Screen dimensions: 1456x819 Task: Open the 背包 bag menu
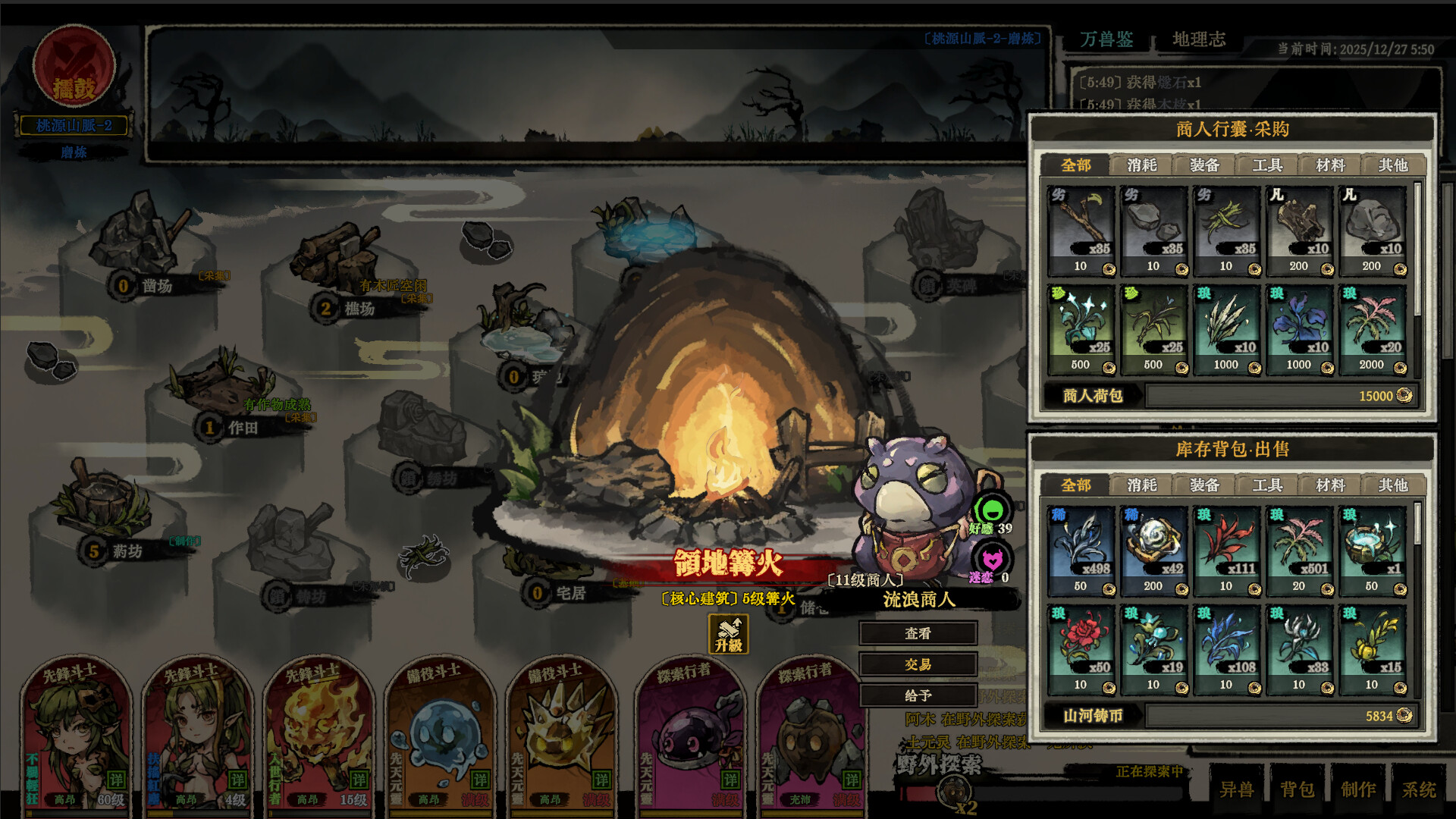pos(1297,789)
